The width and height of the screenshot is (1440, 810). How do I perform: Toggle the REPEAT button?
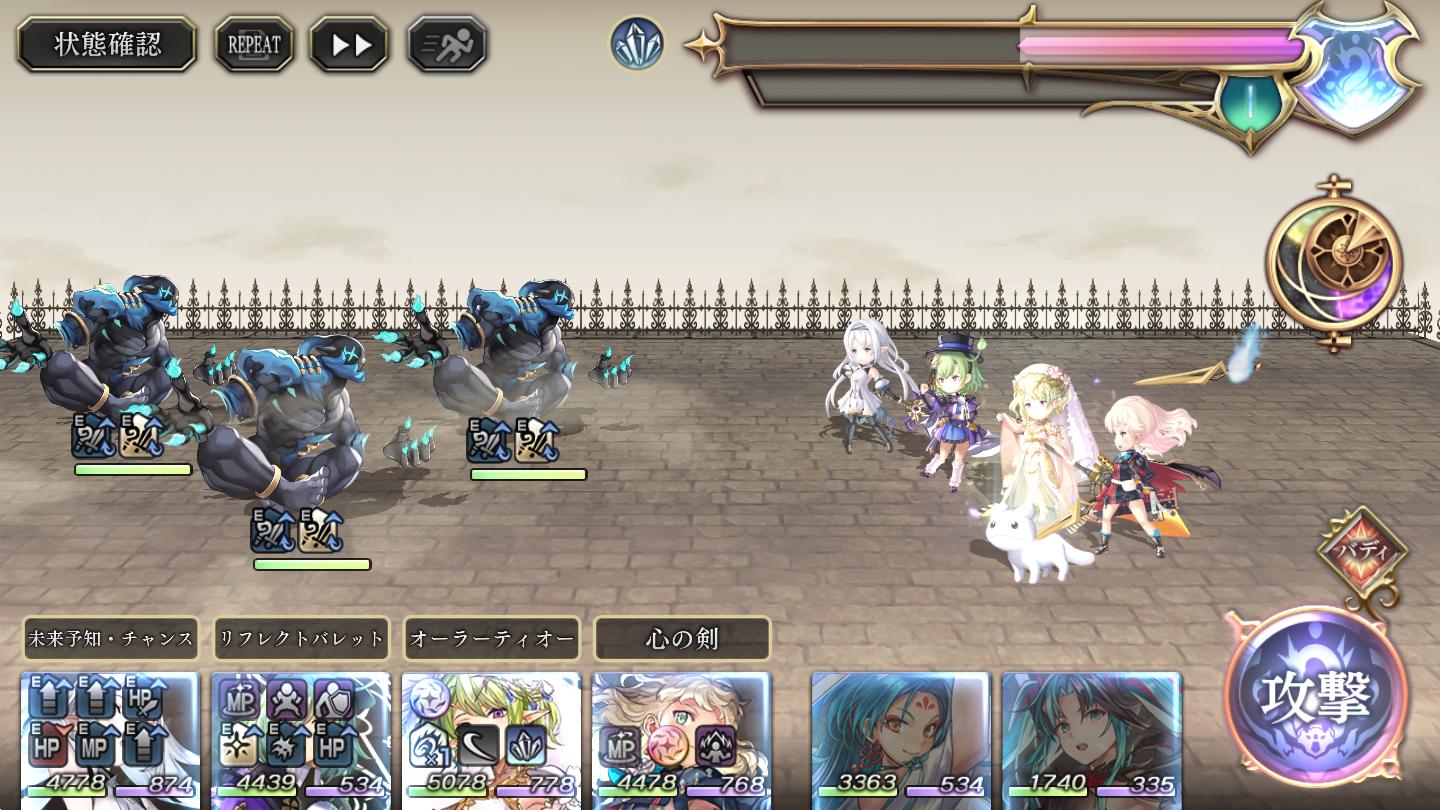pos(254,44)
